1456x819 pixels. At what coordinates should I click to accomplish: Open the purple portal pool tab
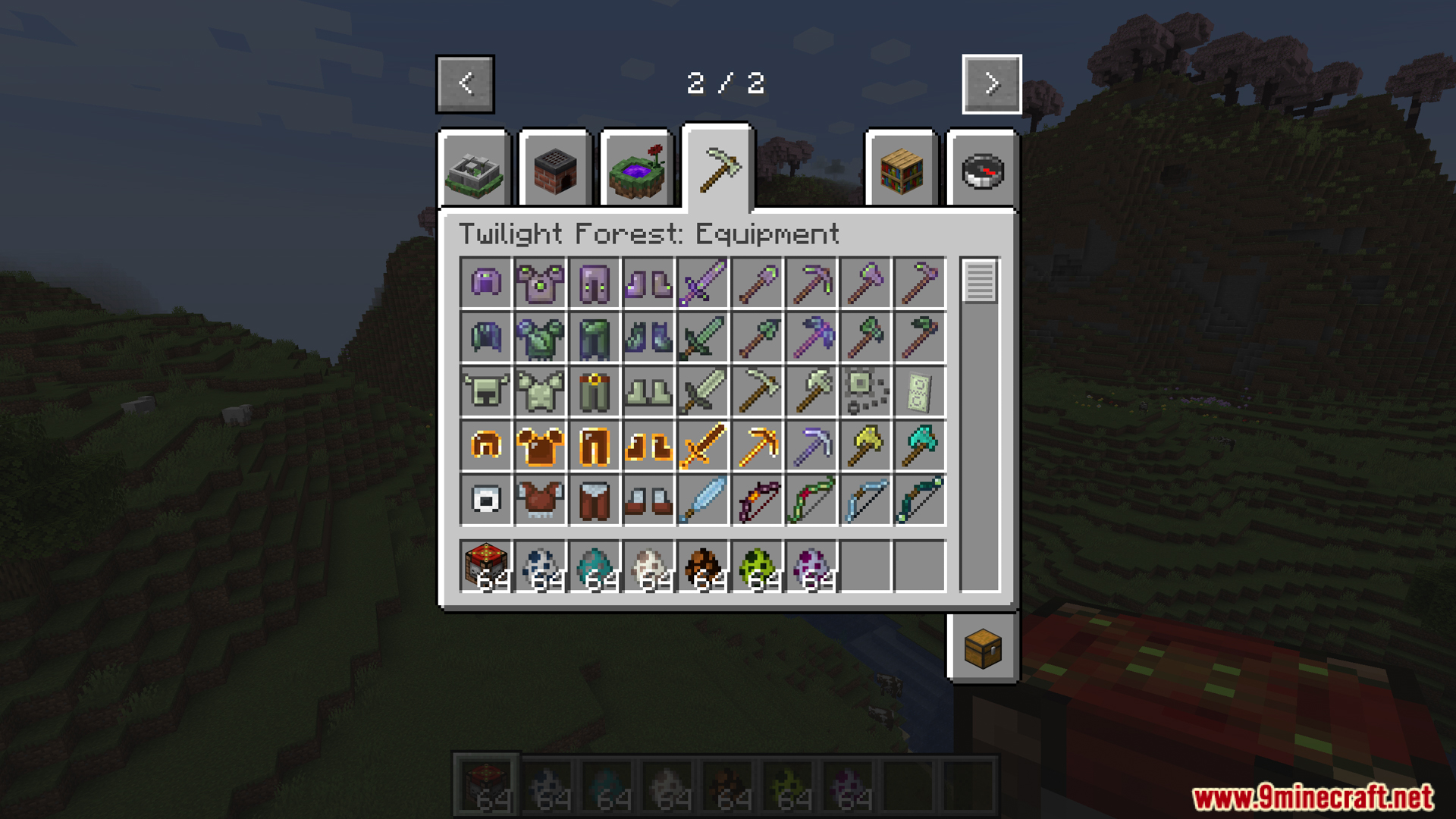[637, 171]
